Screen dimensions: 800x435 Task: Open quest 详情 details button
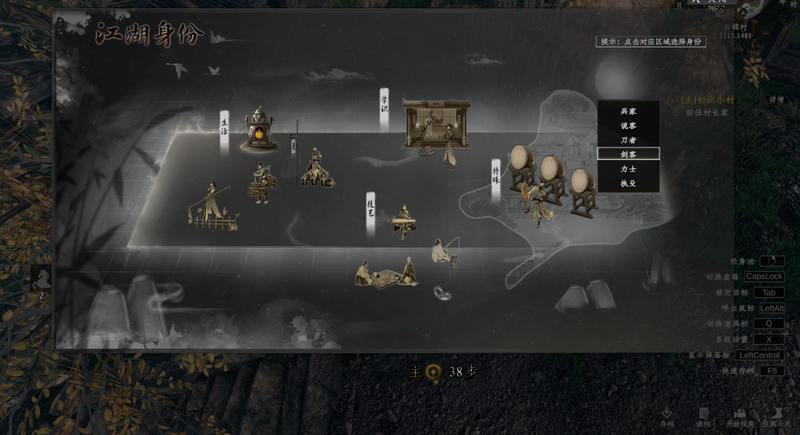pos(776,100)
